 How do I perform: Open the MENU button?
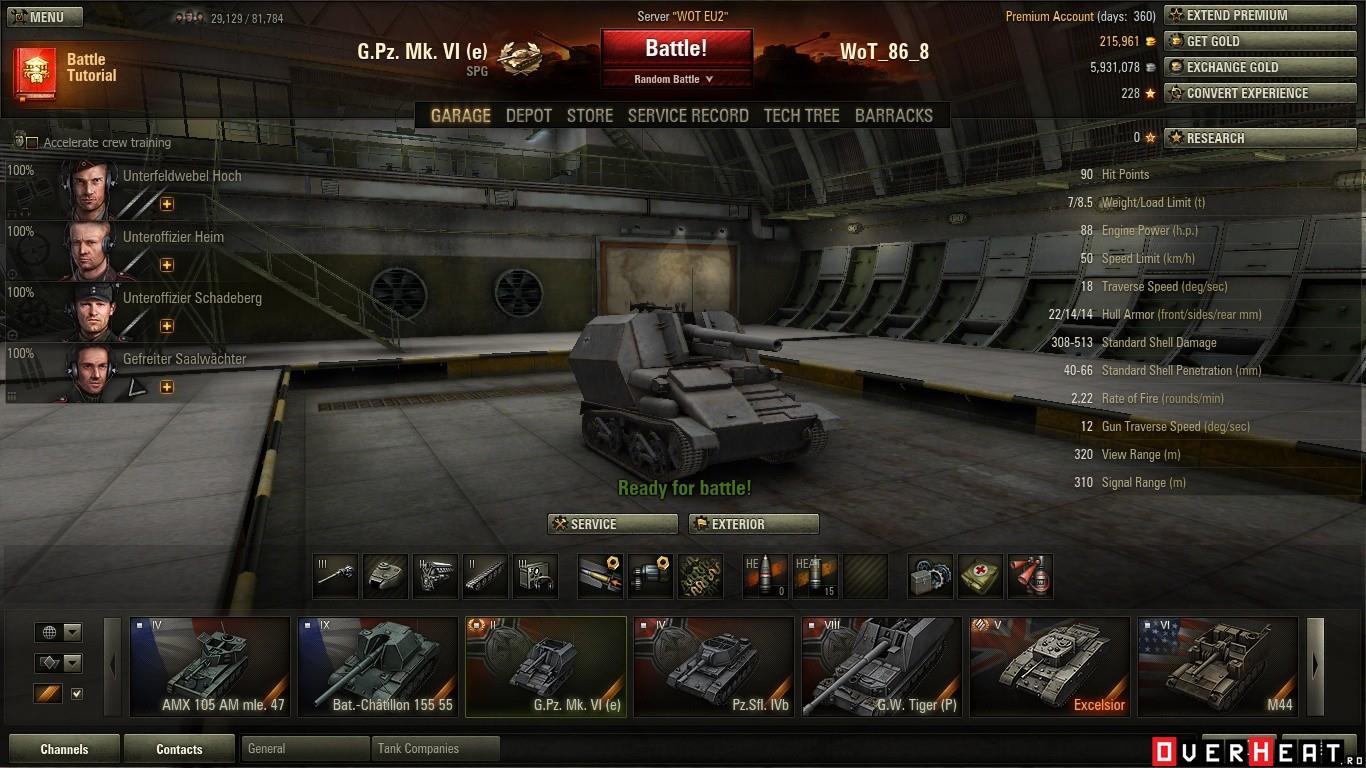click(44, 17)
